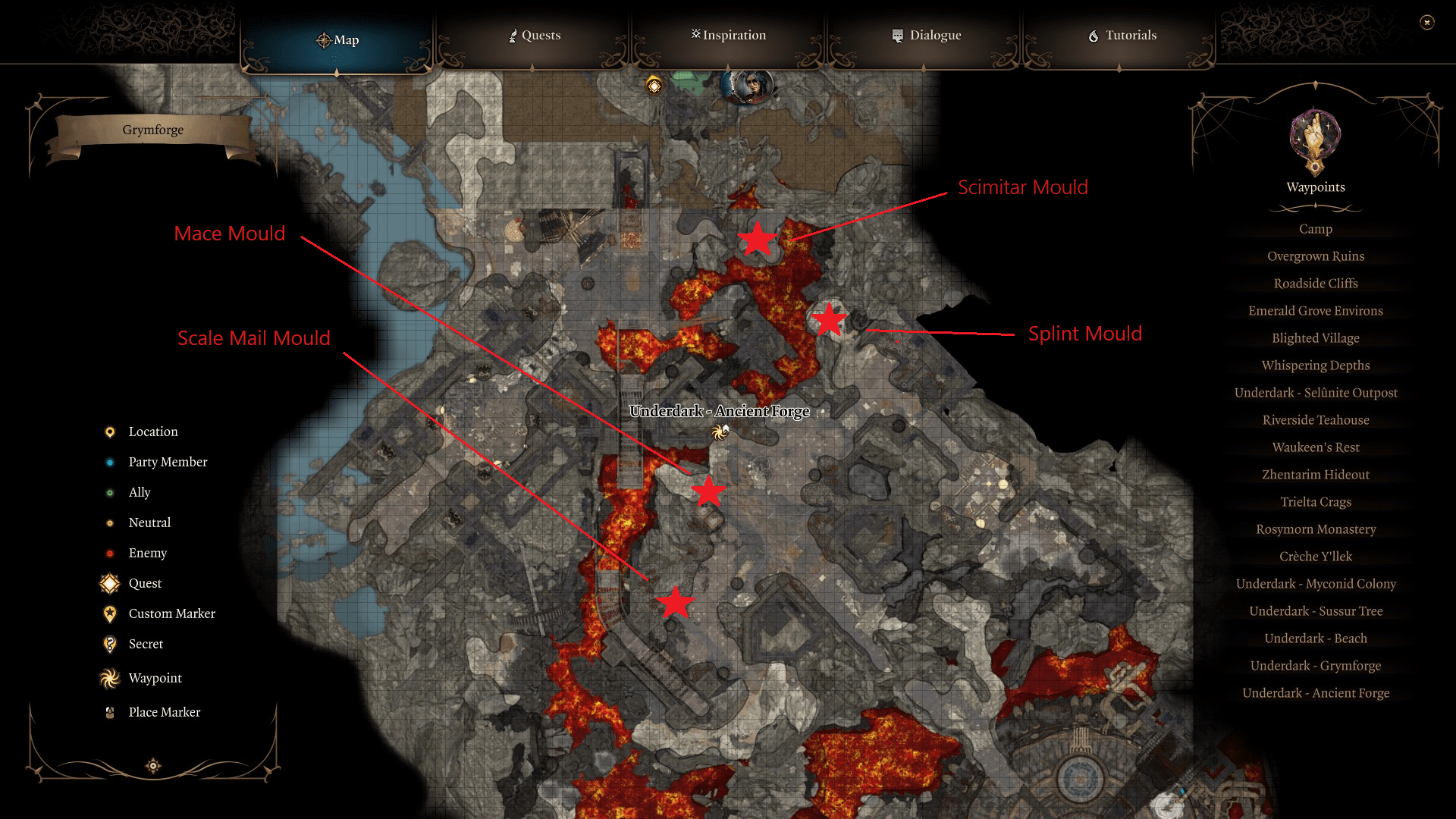The height and width of the screenshot is (819, 1456).
Task: Expand the legend options at panel bottom ornament
Action: pyautogui.click(x=152, y=766)
